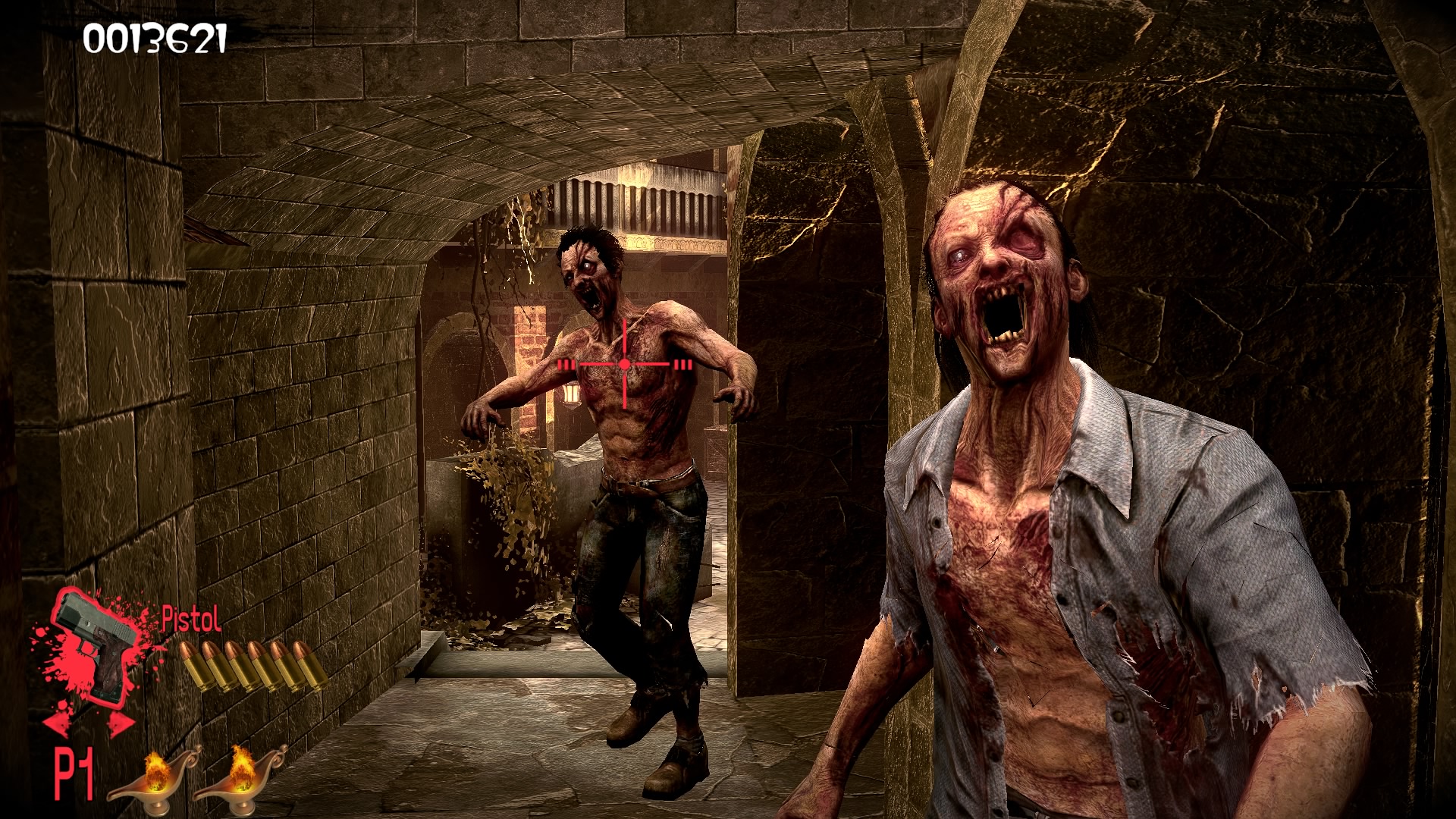Select the Pistol weapon icon
This screenshot has width=1456, height=819.
tap(97, 643)
